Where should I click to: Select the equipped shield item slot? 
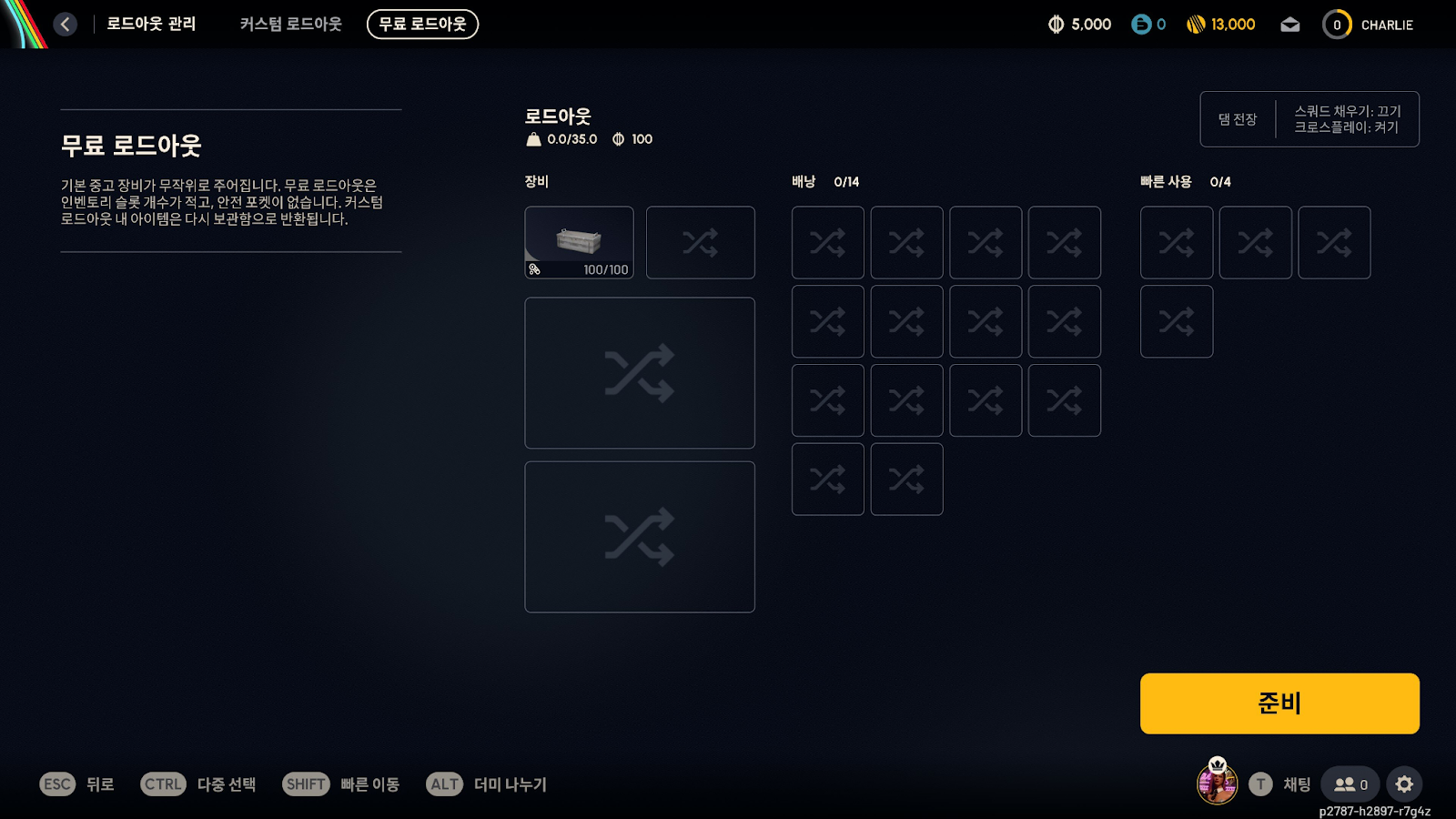pos(579,242)
